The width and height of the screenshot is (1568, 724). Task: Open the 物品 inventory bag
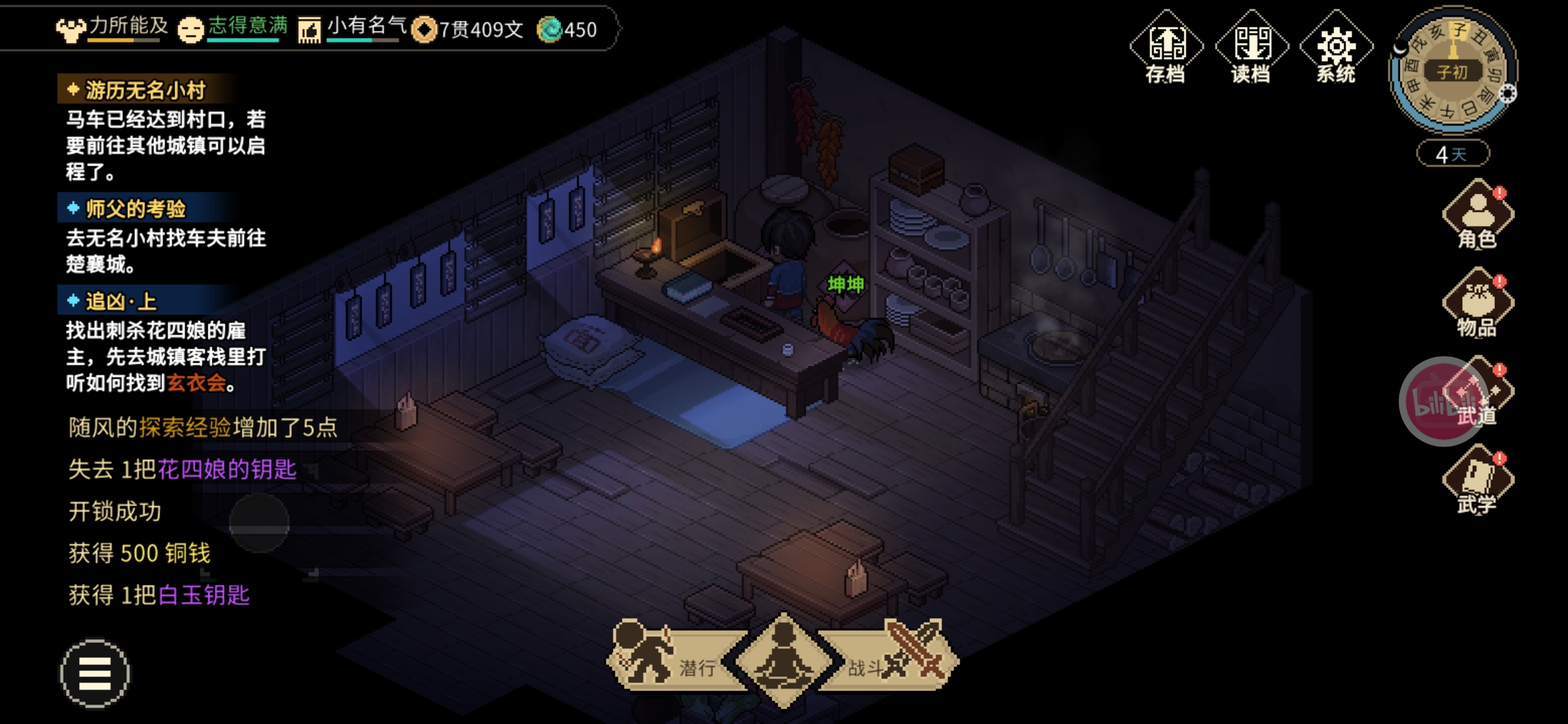click(1478, 304)
